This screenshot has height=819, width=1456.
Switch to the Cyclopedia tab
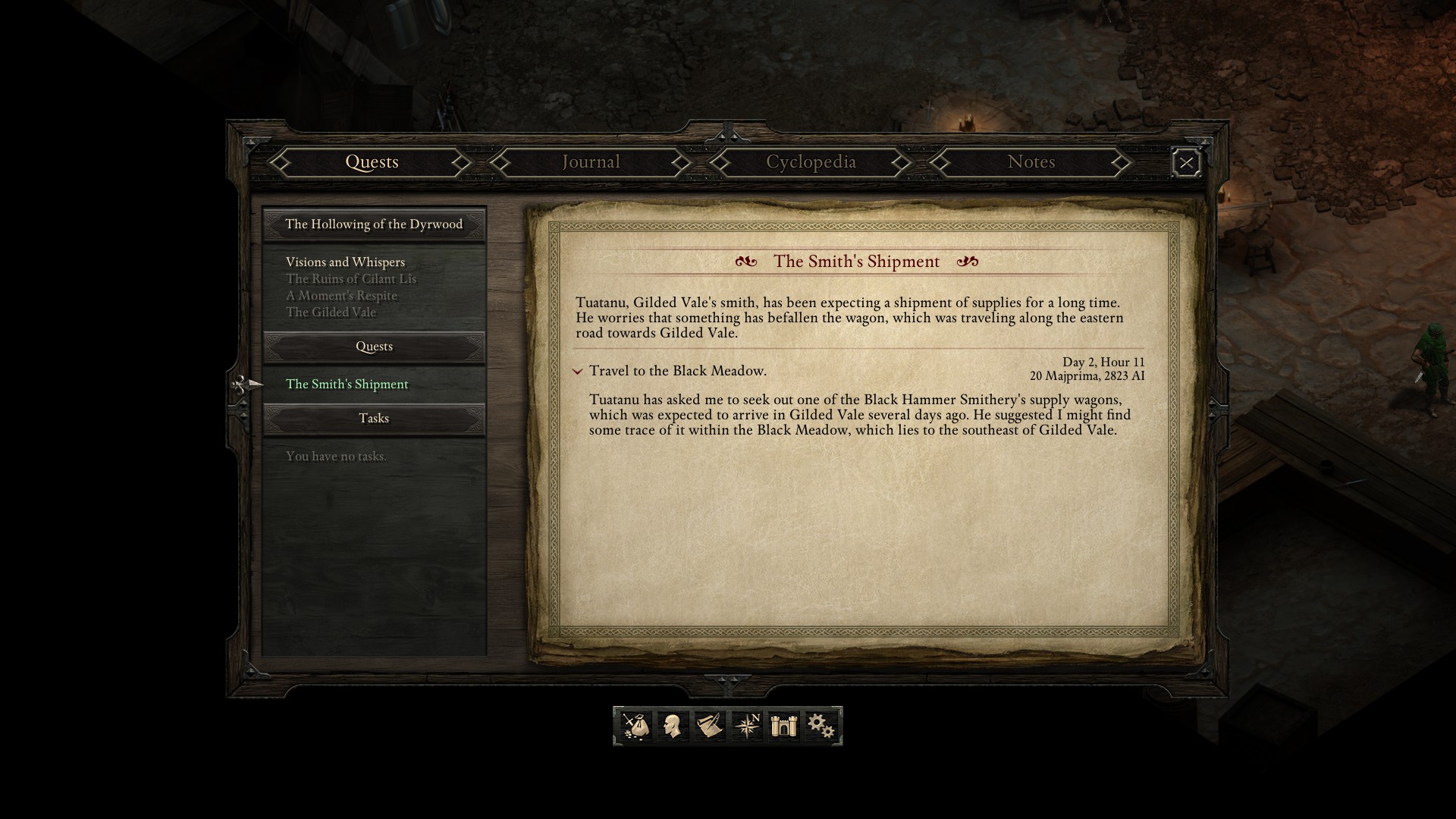click(x=811, y=162)
